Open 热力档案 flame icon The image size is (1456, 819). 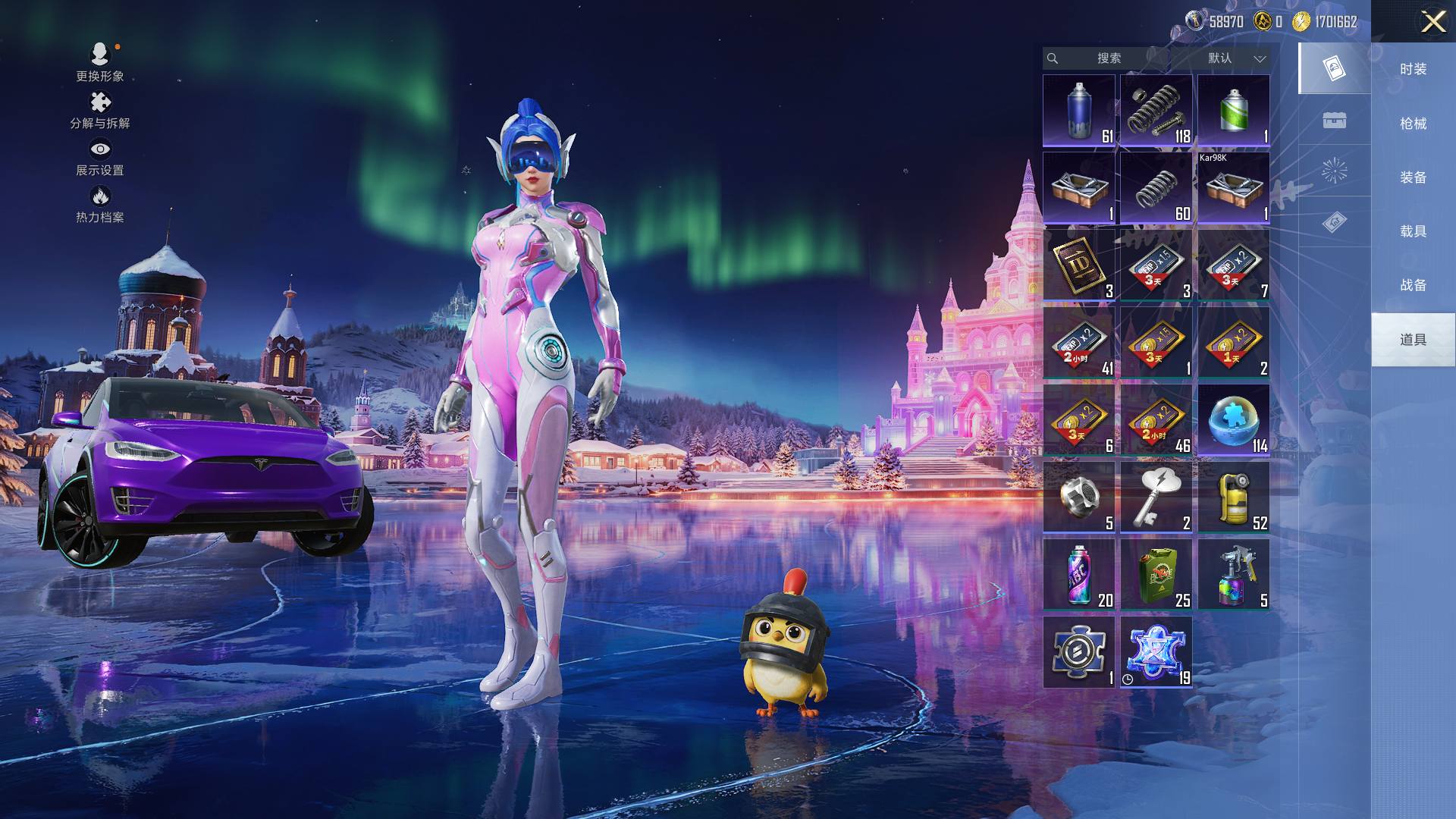tap(99, 205)
